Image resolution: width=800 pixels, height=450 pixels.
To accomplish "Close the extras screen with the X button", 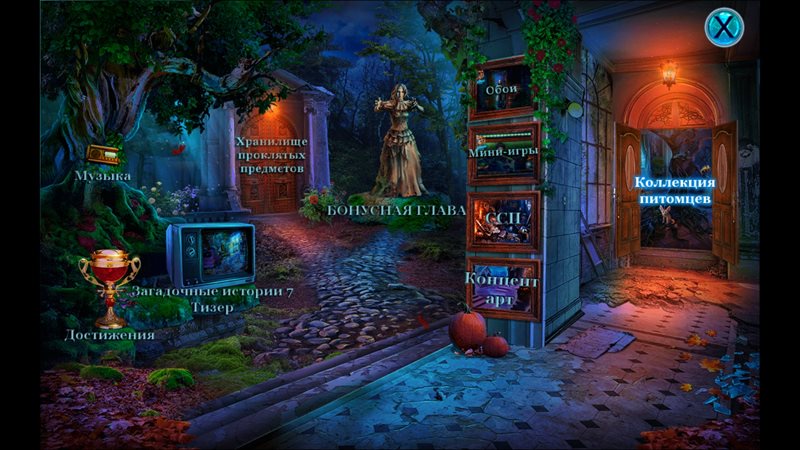I will (723, 26).
